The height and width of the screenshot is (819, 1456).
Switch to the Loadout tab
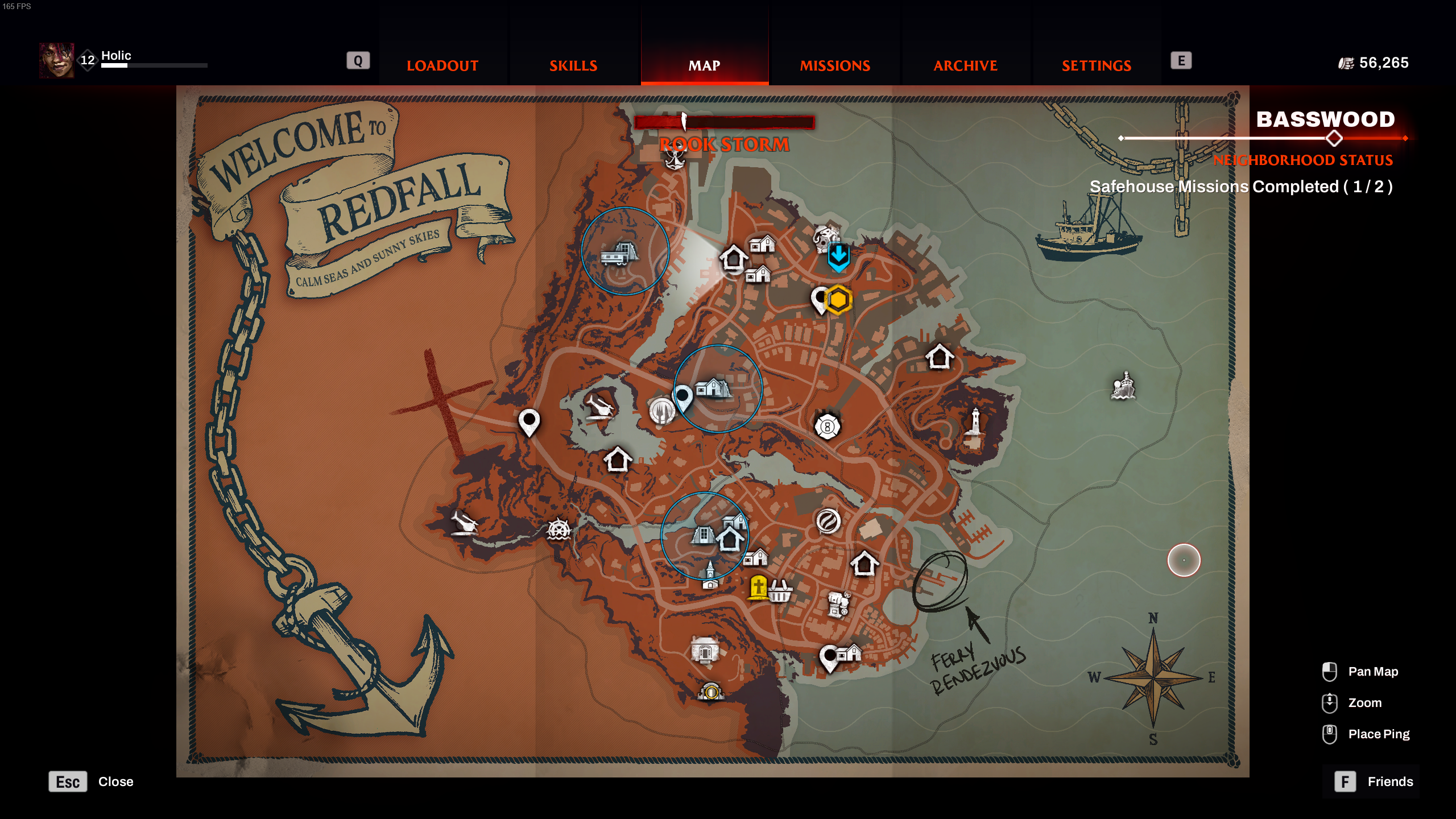442,65
